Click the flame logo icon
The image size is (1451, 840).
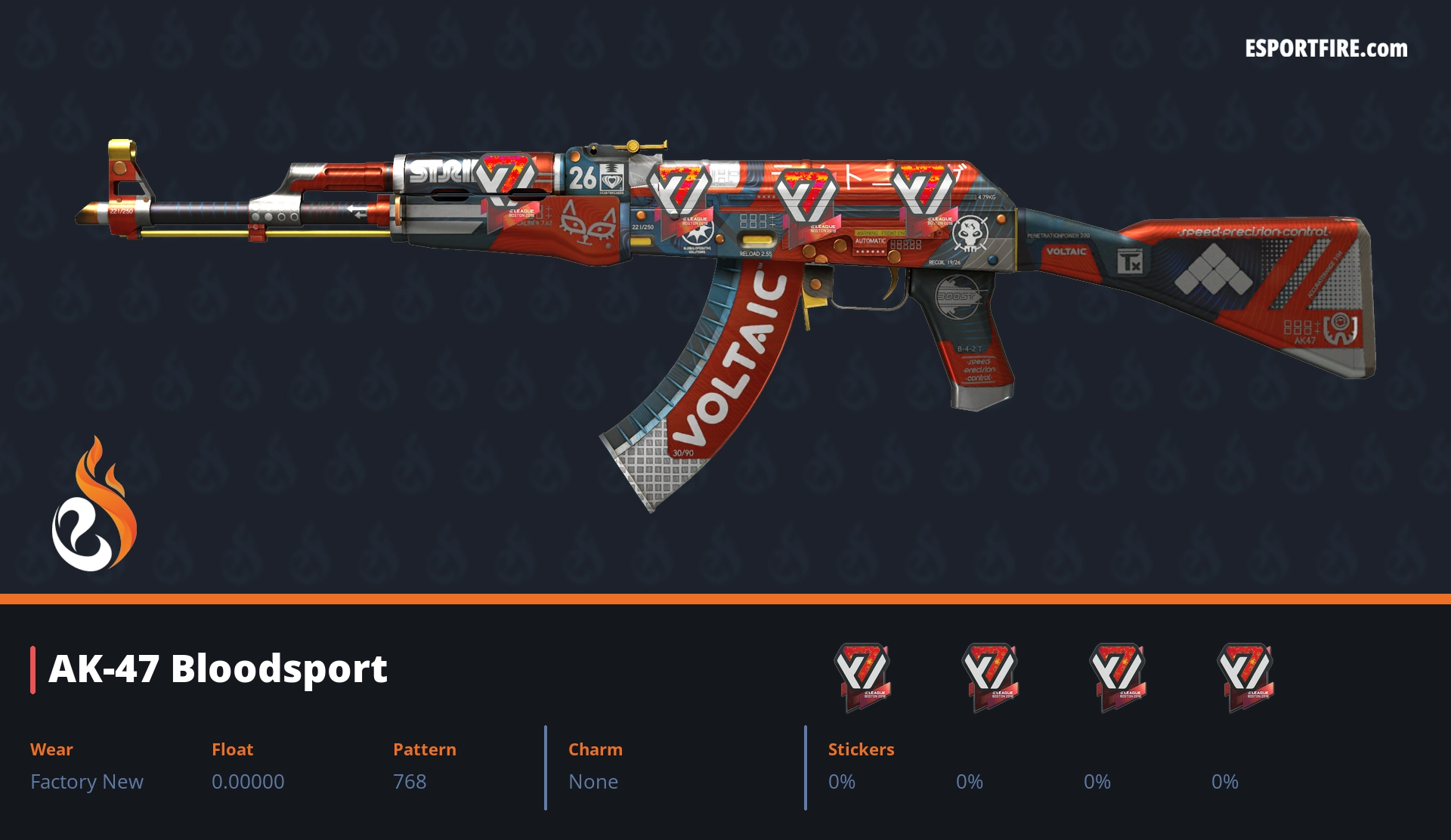click(94, 505)
